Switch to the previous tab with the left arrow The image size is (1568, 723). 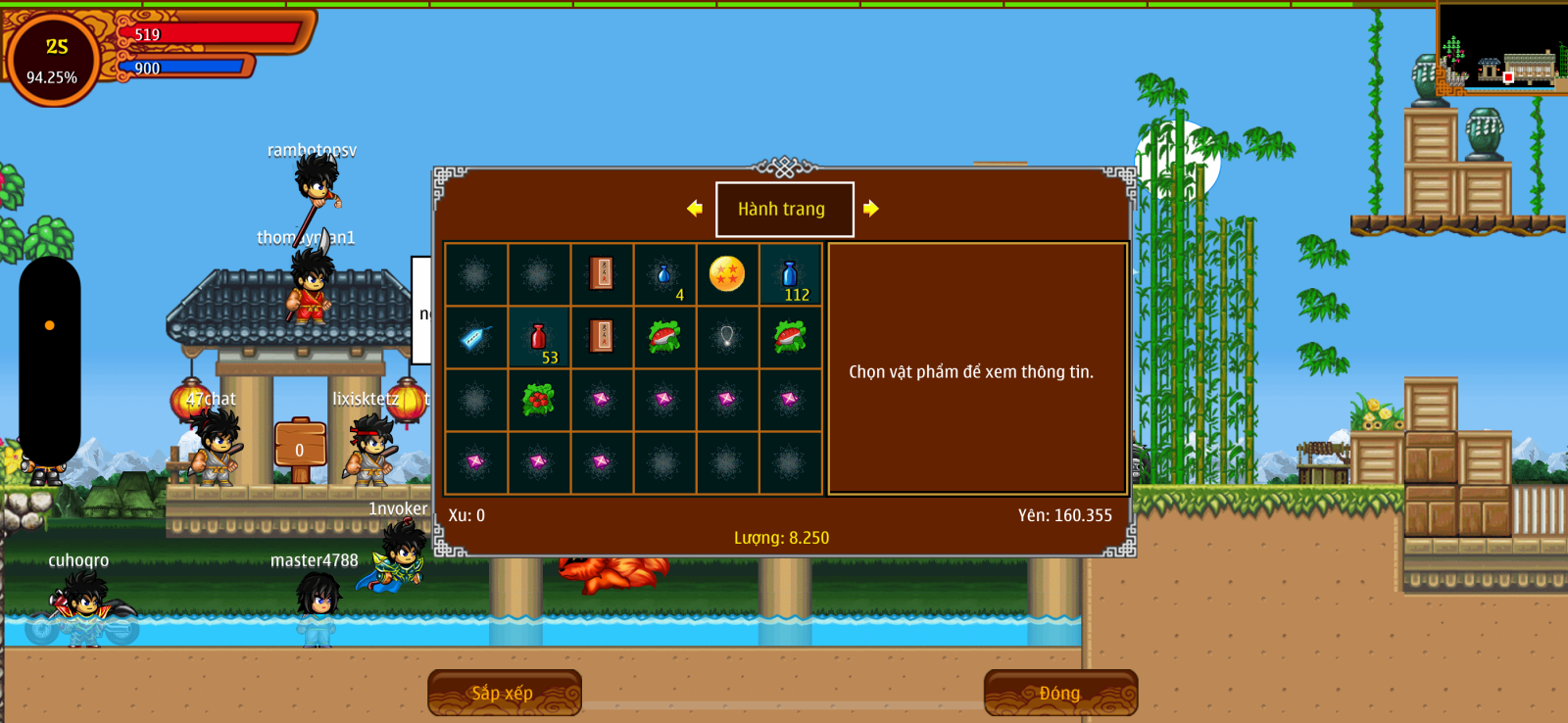695,208
